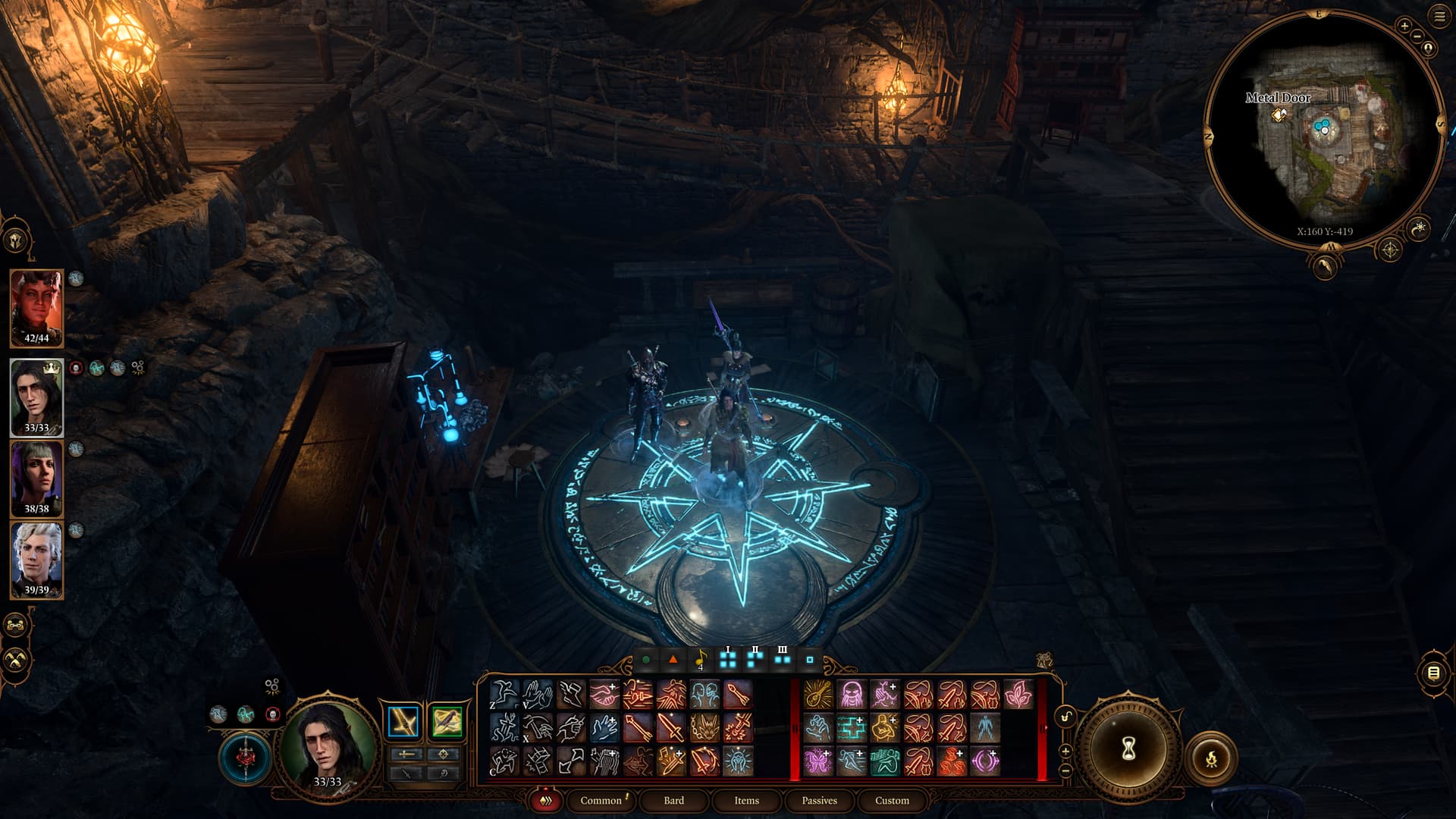This screenshot has width=1456, height=819.
Task: Select the white-haired party member portrait
Action: [x=36, y=557]
